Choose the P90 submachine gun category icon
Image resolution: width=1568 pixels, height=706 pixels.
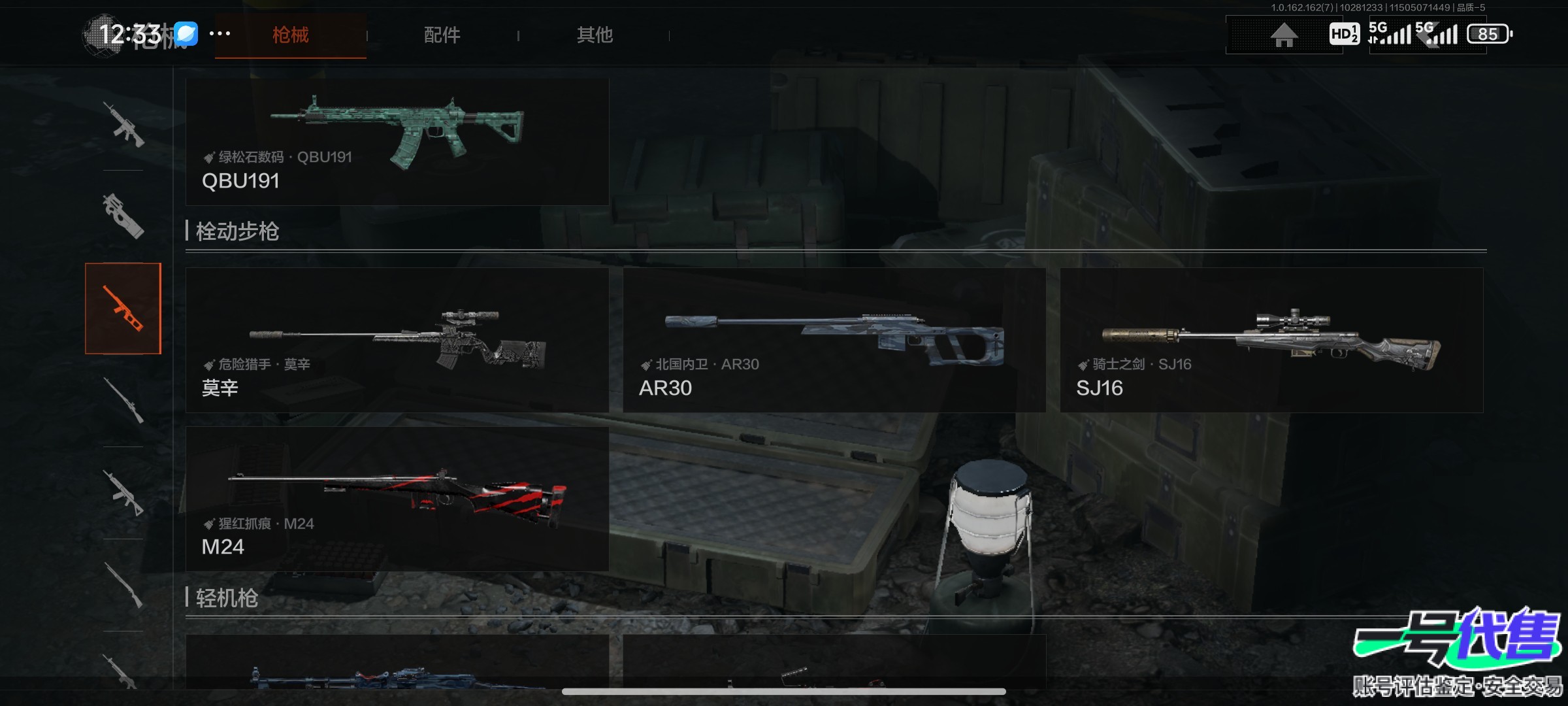[x=123, y=216]
